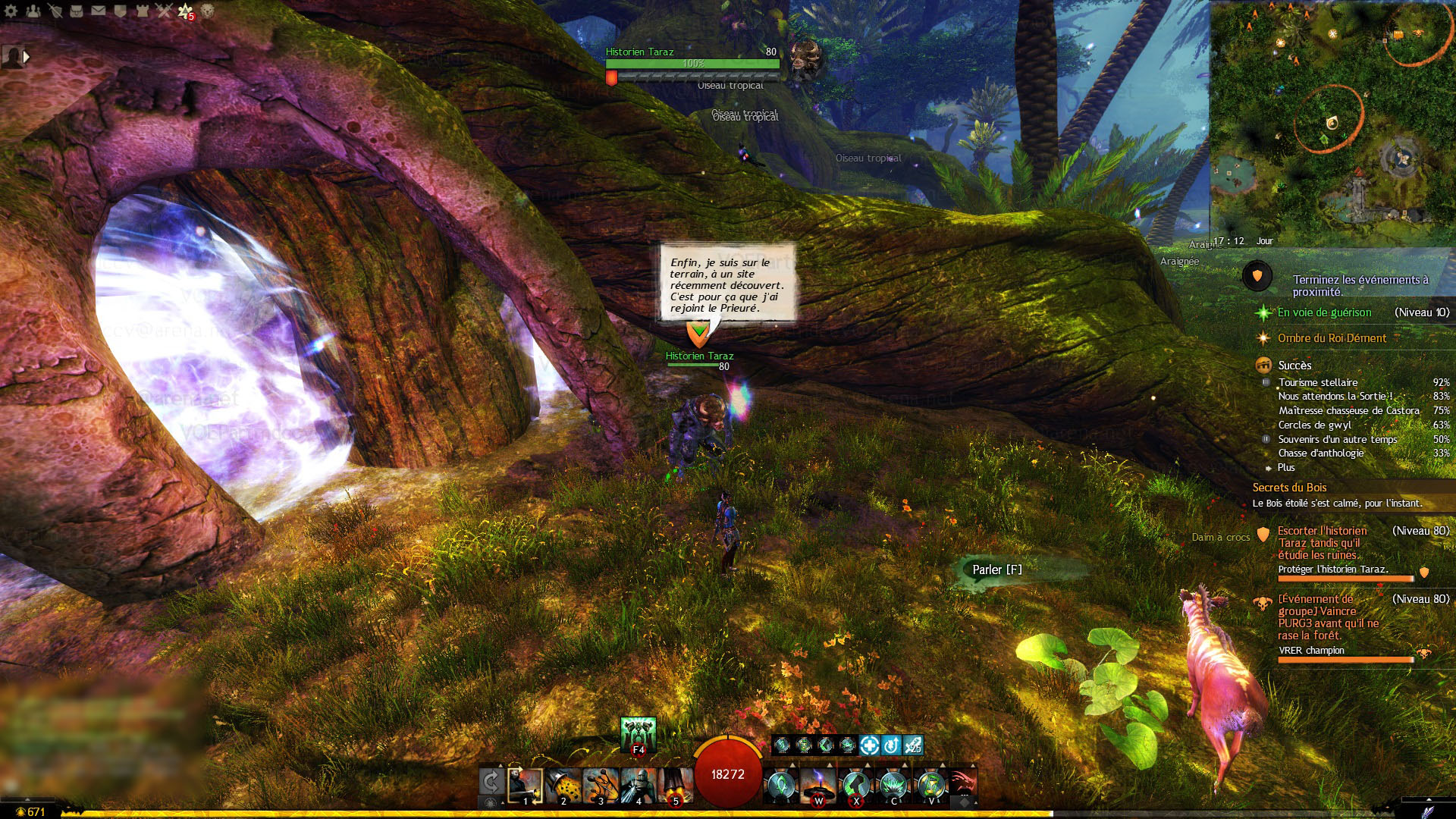
Task: Click the weapon swap arrow button
Action: 491,783
